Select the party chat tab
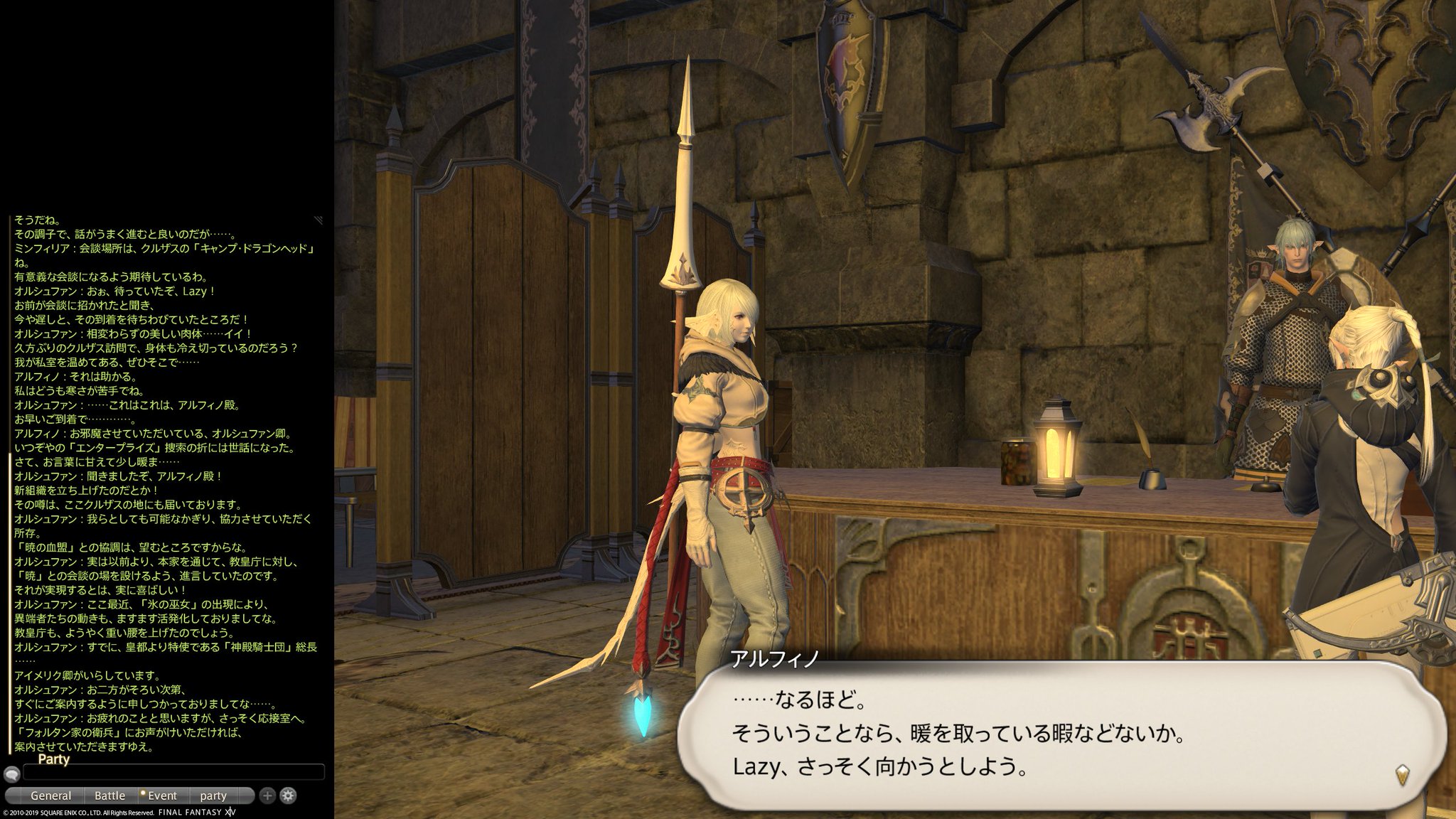 (213, 796)
